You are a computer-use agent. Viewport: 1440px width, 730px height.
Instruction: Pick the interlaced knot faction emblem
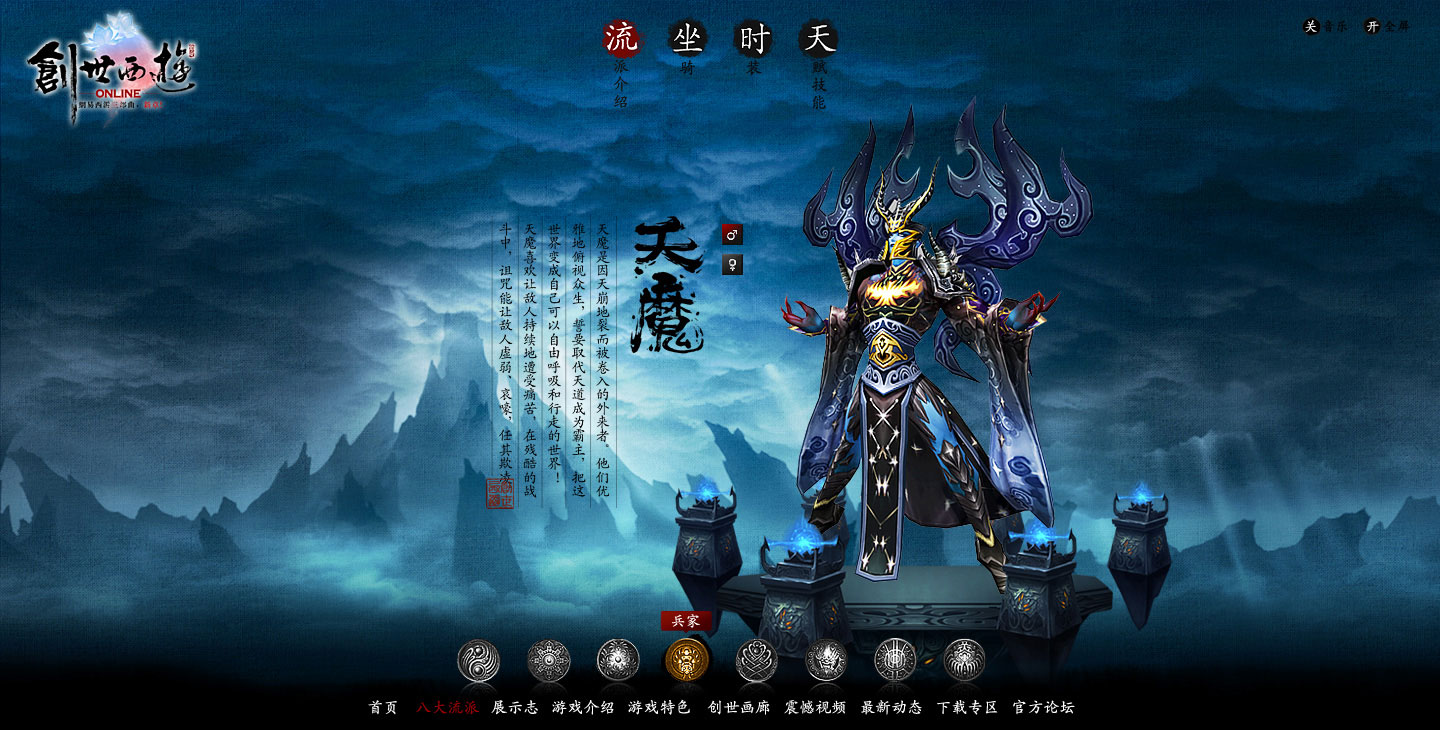(757, 661)
